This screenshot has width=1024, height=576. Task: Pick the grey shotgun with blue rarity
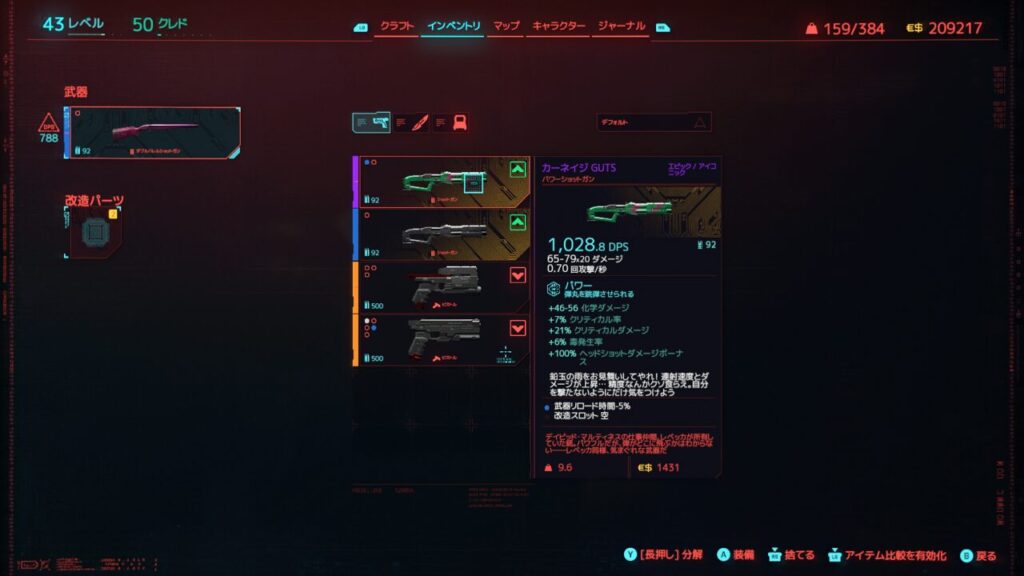[442, 234]
